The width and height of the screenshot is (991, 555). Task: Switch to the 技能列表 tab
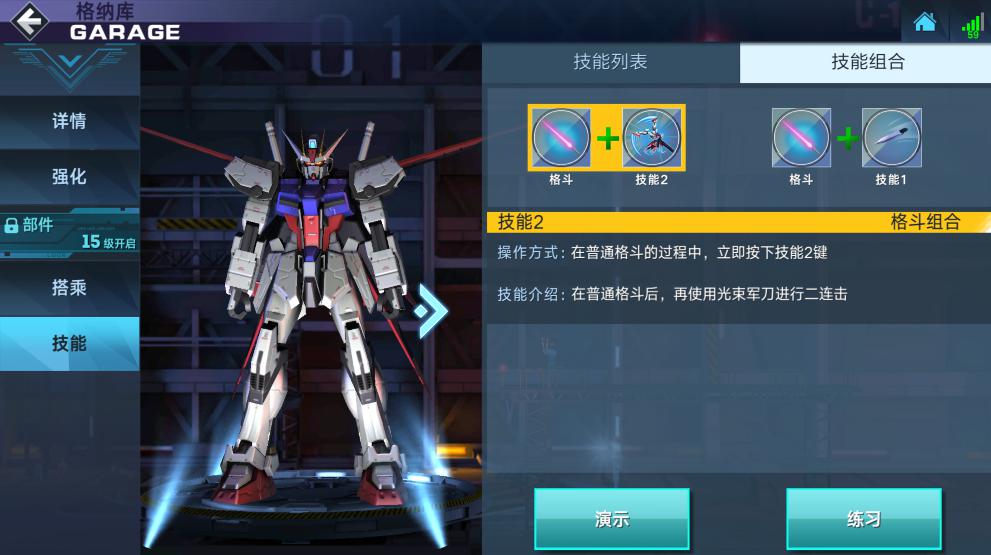[610, 62]
